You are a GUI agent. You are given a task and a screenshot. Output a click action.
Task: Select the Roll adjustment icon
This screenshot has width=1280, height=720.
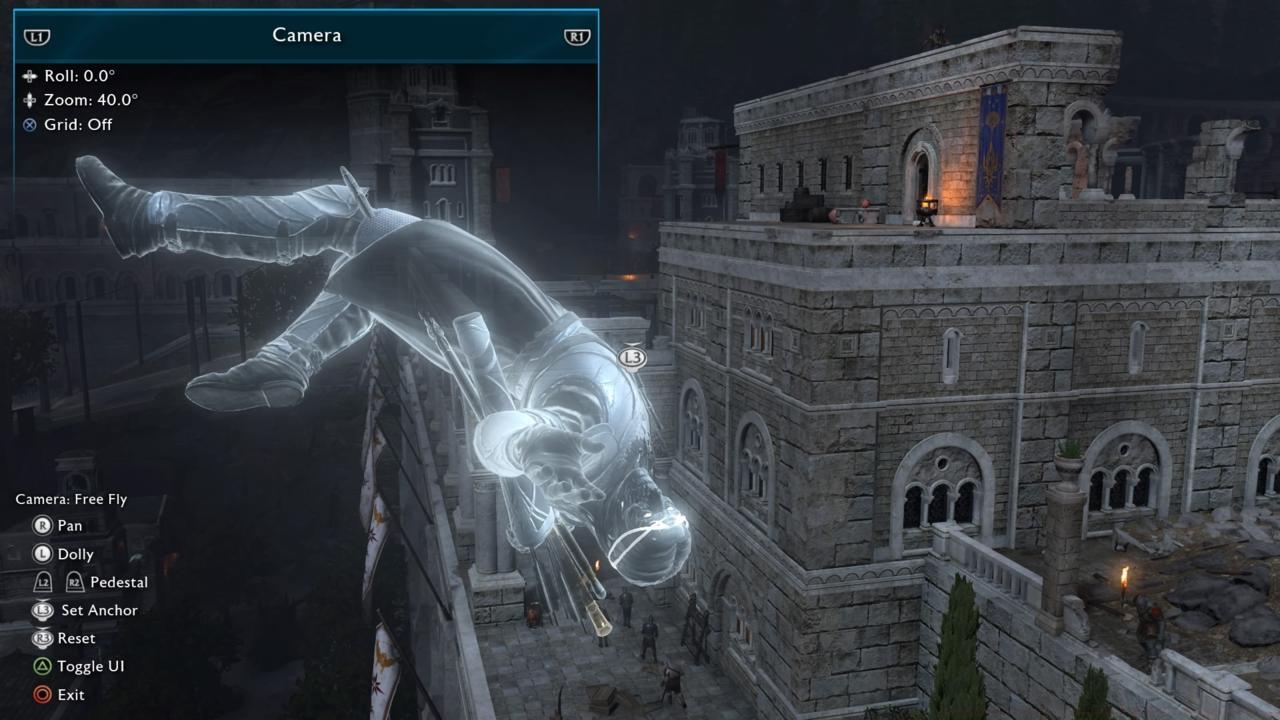(x=31, y=75)
